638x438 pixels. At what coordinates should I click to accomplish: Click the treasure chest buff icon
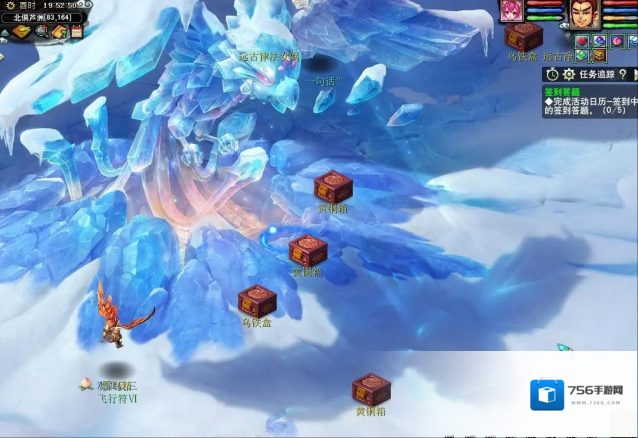[599, 55]
